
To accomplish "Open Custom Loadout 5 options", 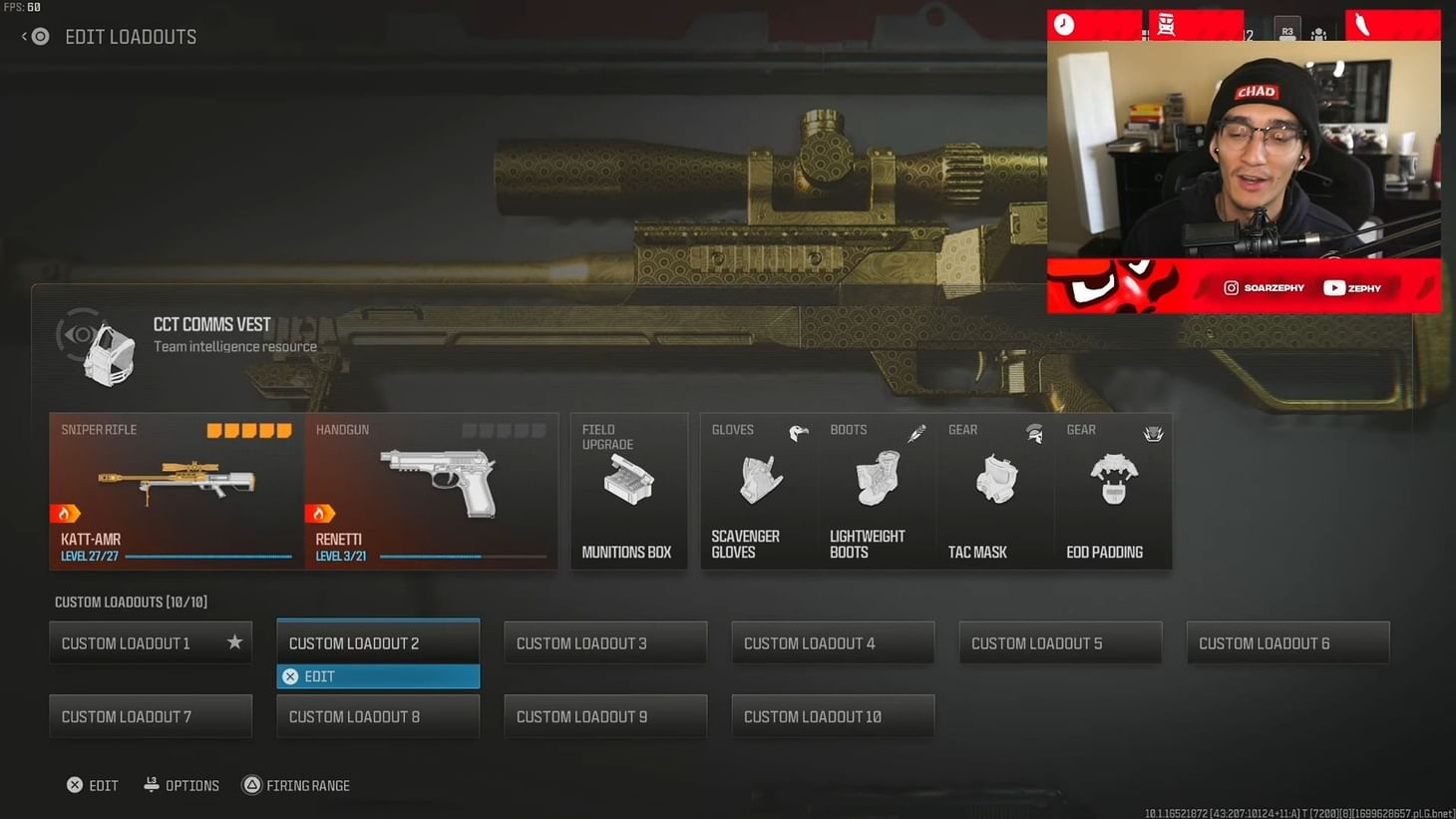I will (x=1060, y=642).
